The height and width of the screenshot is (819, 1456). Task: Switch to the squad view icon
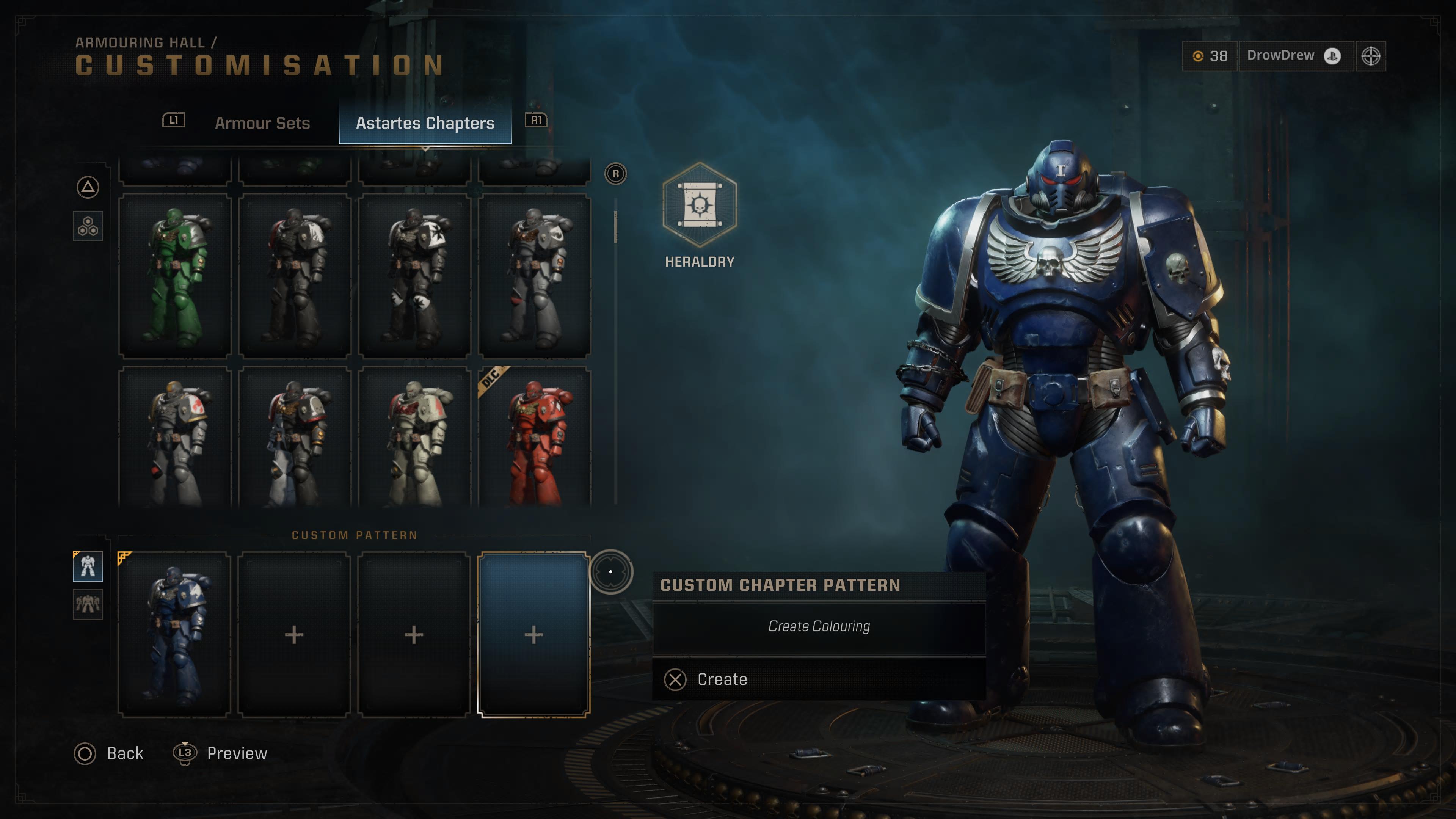point(88,604)
